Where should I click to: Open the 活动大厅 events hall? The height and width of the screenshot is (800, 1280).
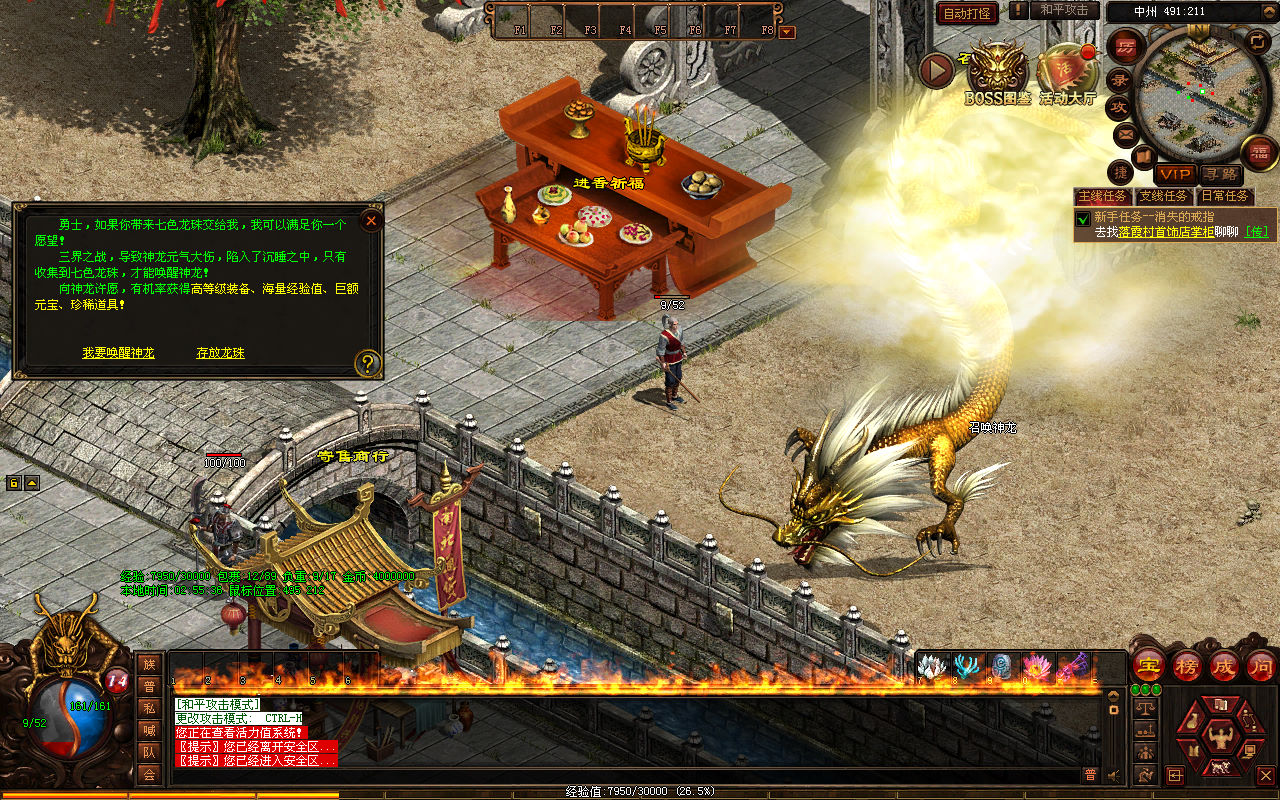[x=1066, y=70]
